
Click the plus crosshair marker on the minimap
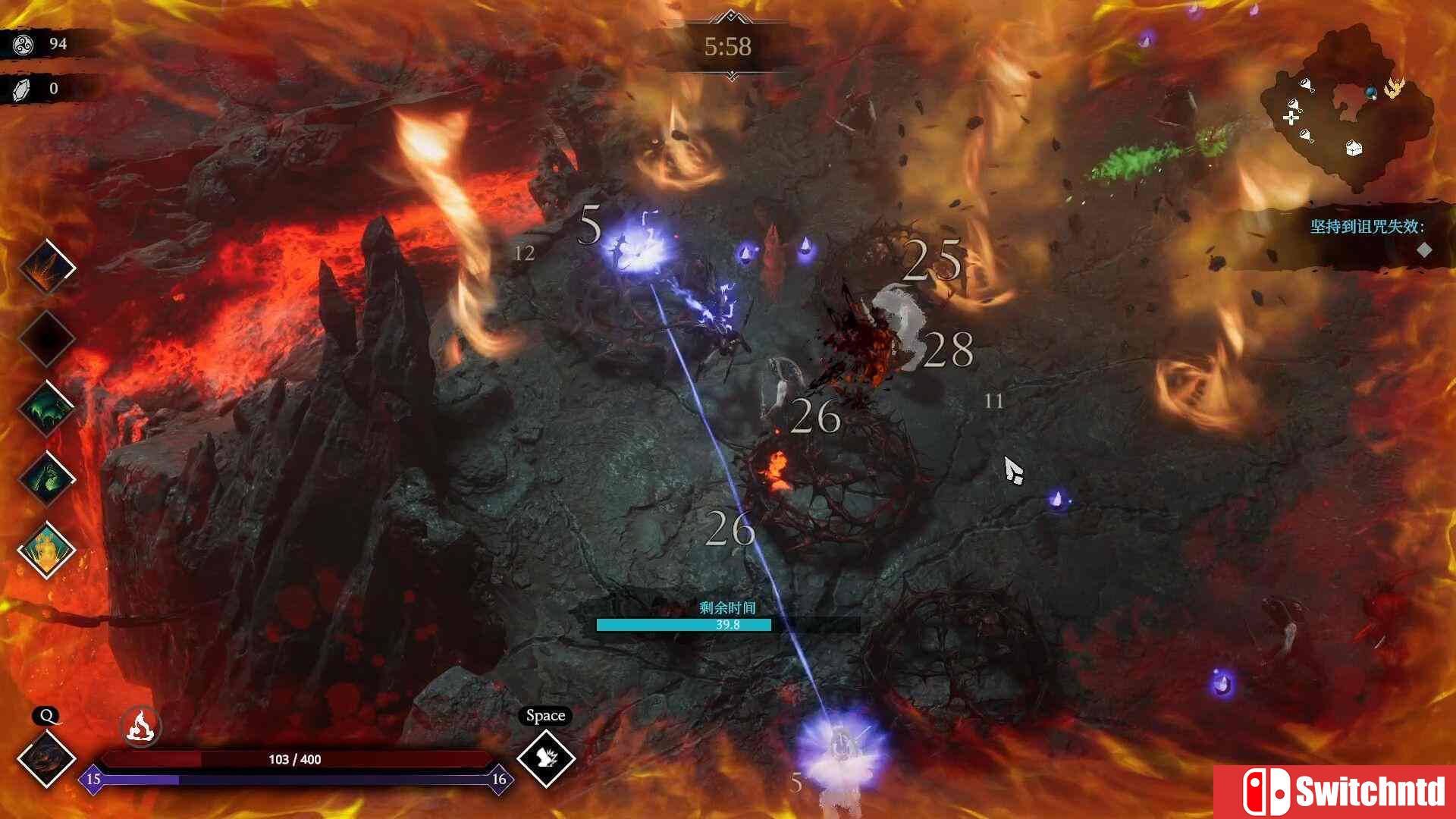click(1291, 118)
